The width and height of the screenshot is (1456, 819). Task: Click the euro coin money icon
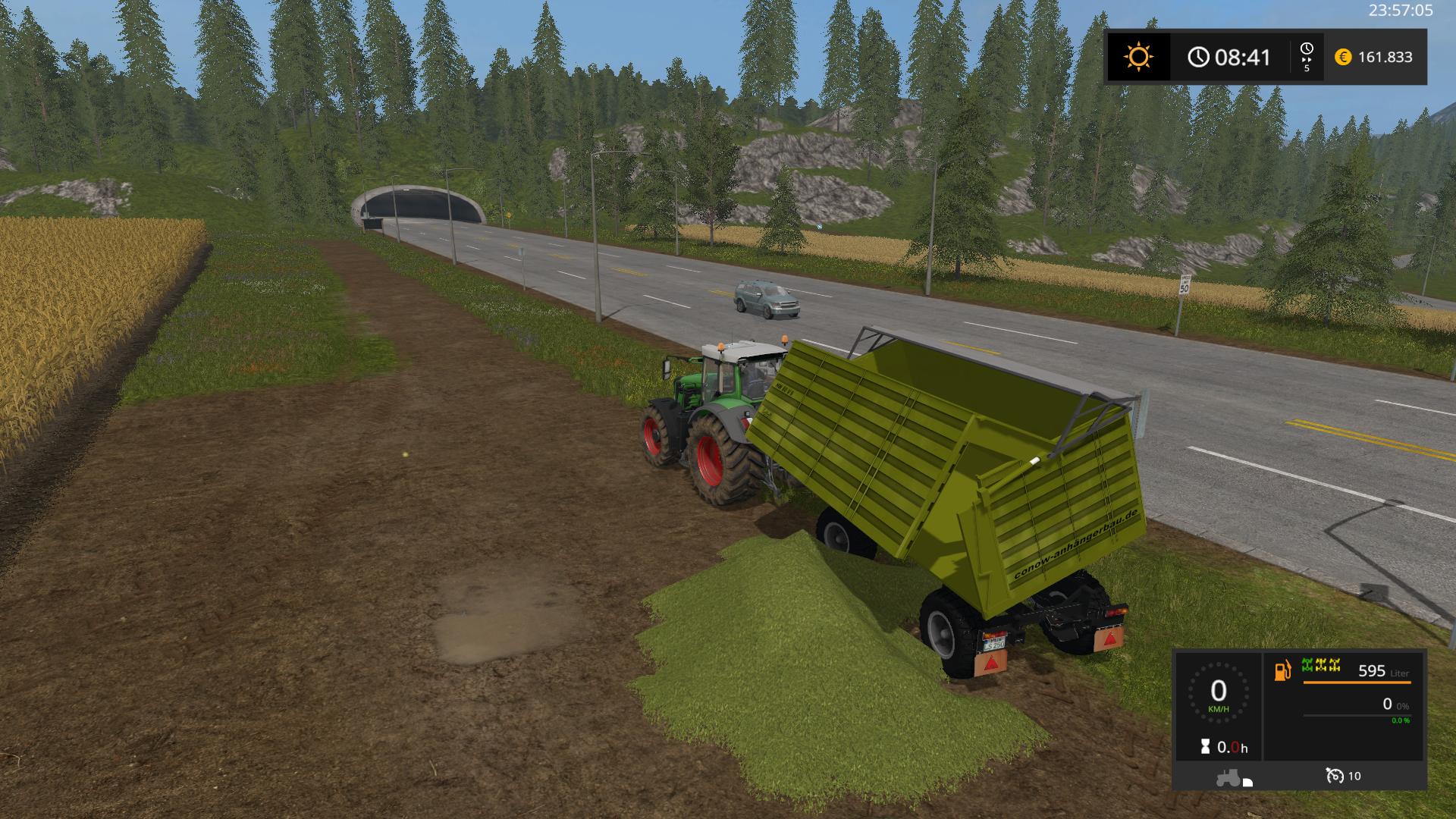(x=1343, y=57)
